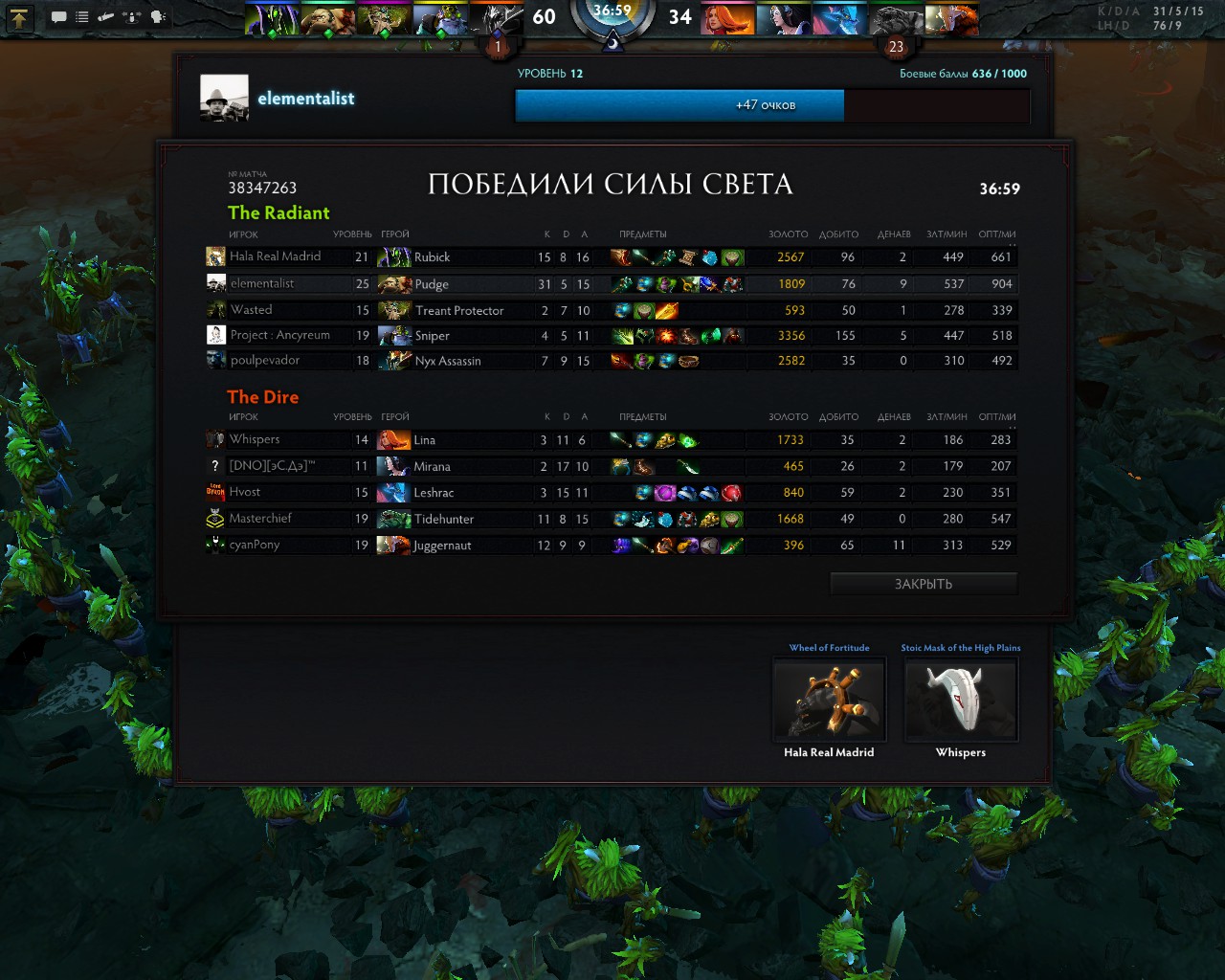1225x980 pixels.
Task: Select the Rubick portrait in the top bar
Action: click(x=273, y=19)
